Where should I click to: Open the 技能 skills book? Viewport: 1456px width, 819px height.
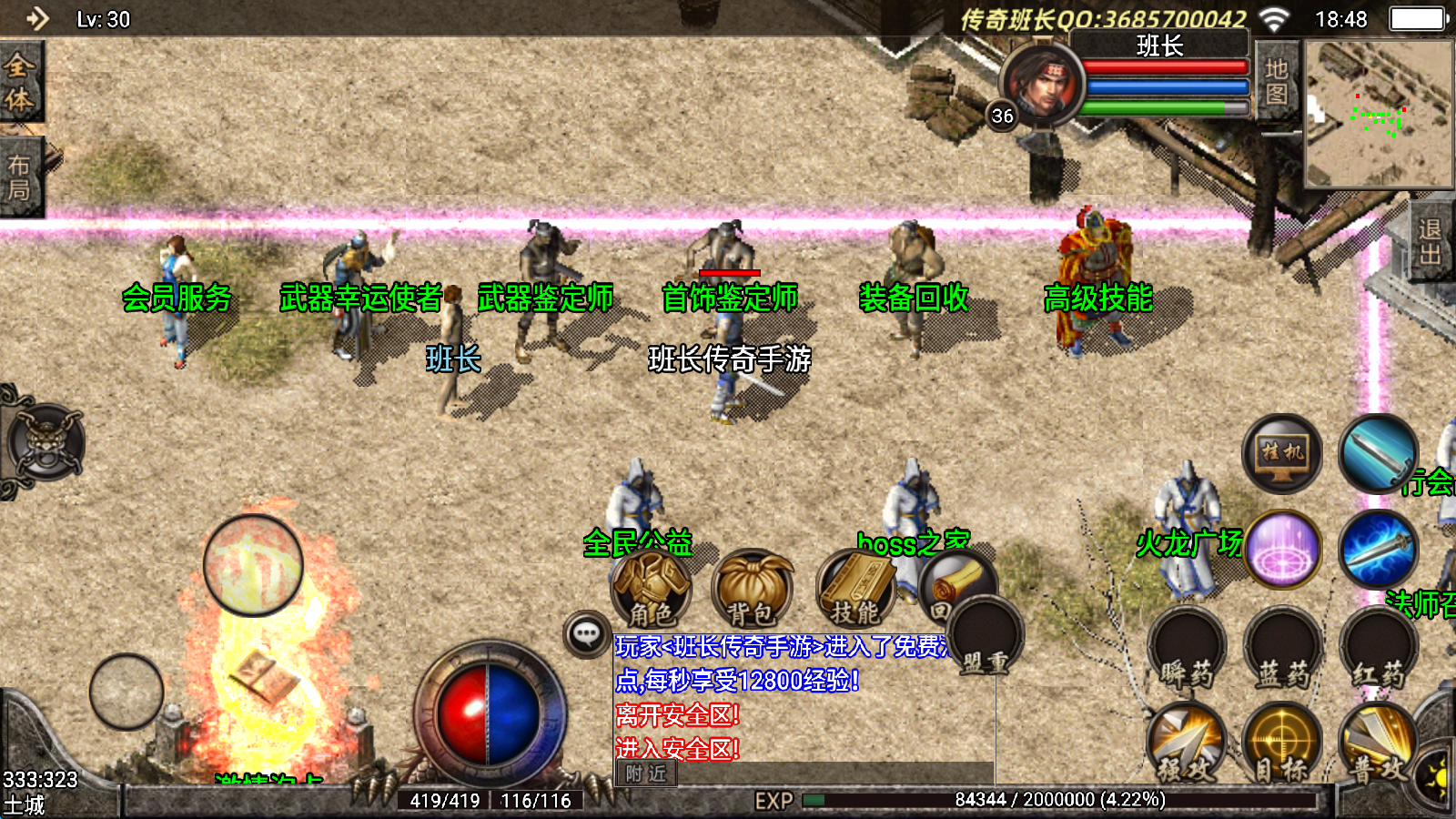[855, 589]
